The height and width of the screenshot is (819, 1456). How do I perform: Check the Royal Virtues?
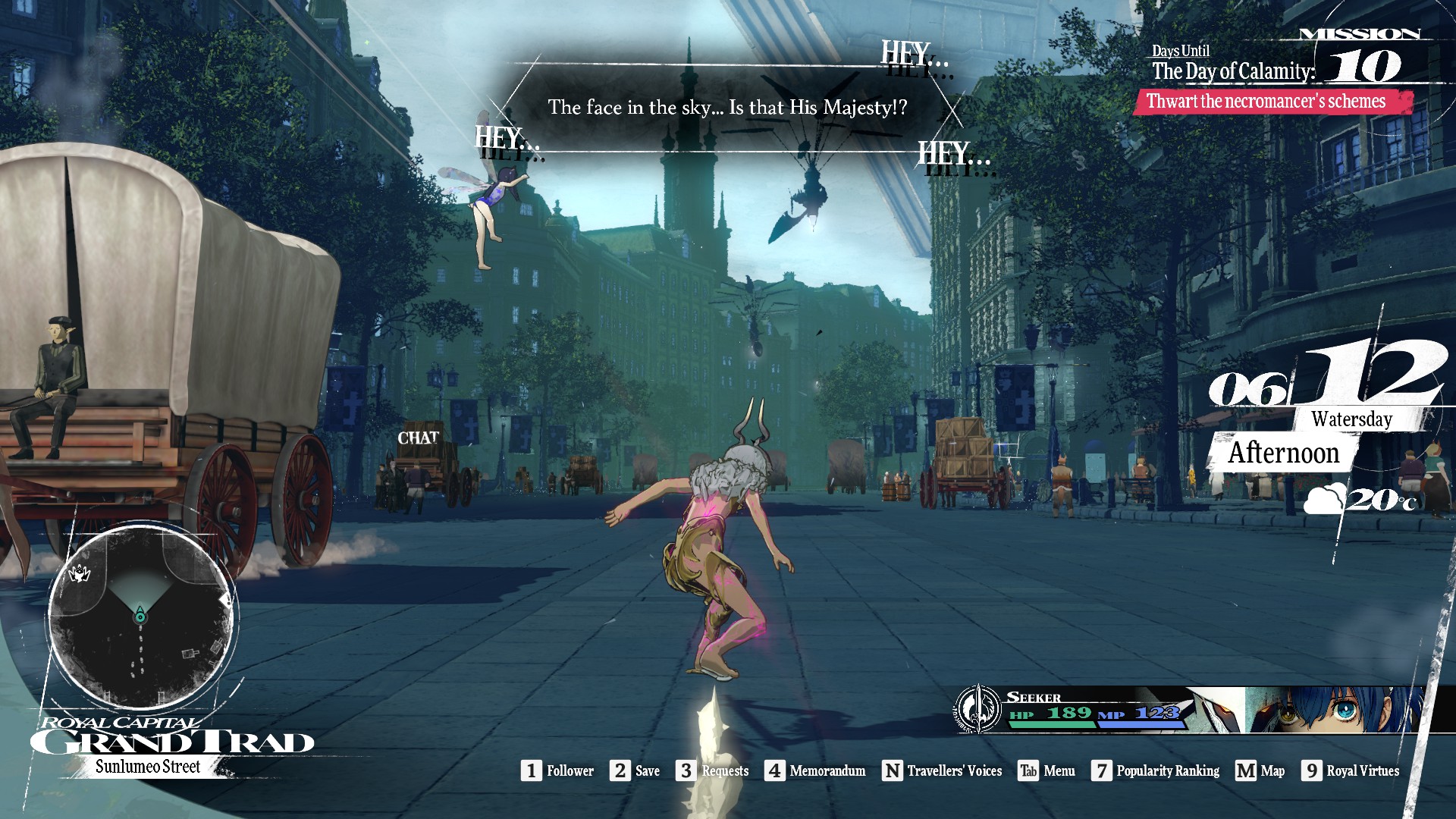[x=1351, y=771]
